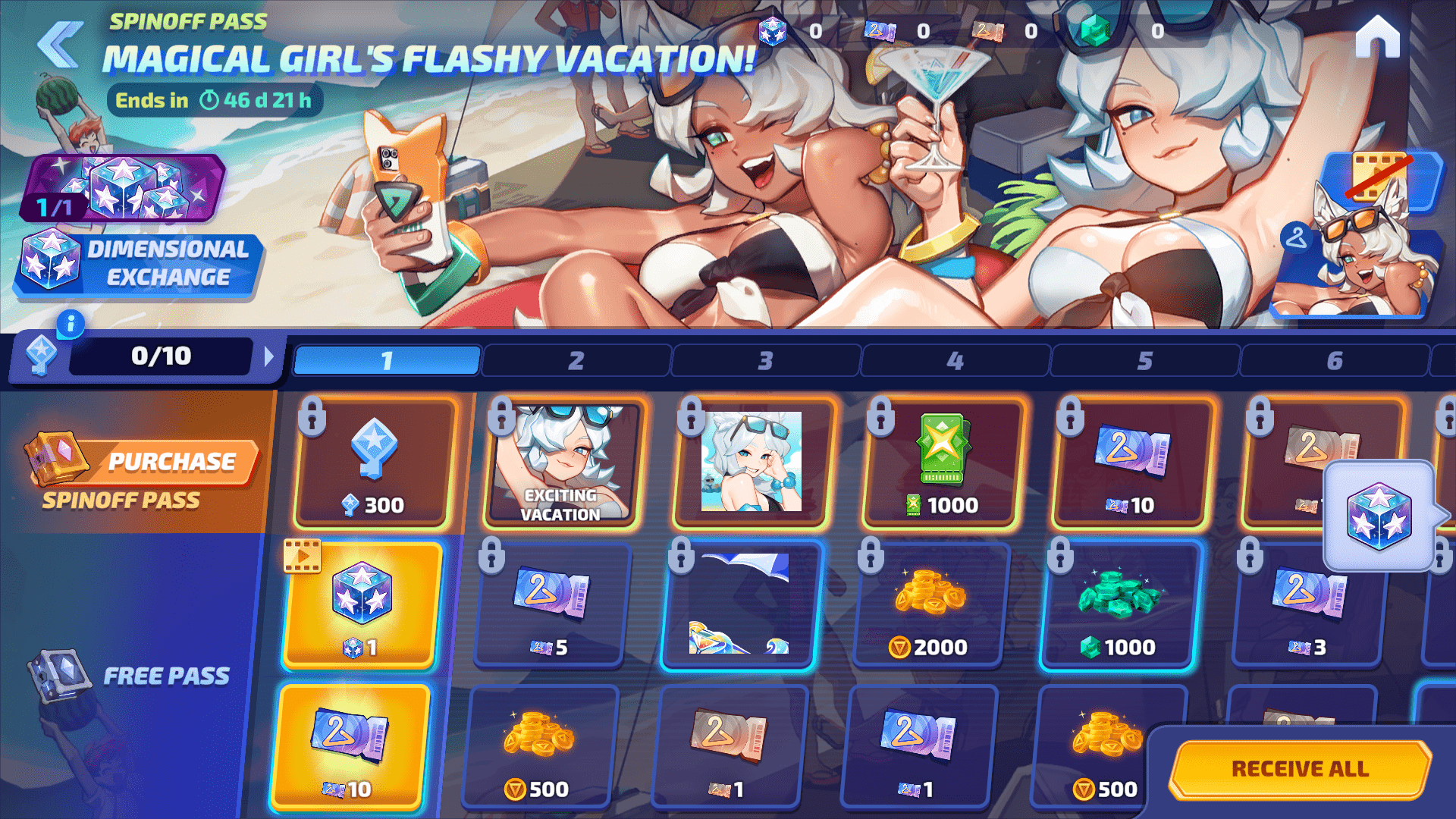Image resolution: width=1456 pixels, height=819 pixels.
Task: Select the 2000 gold coins reward
Action: click(x=930, y=606)
